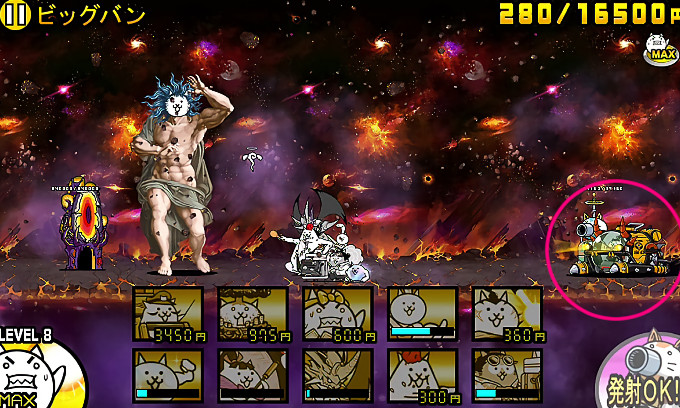Select the goggles-wearing cat unit slot
The width and height of the screenshot is (680, 408).
pyautogui.click(x=506, y=375)
